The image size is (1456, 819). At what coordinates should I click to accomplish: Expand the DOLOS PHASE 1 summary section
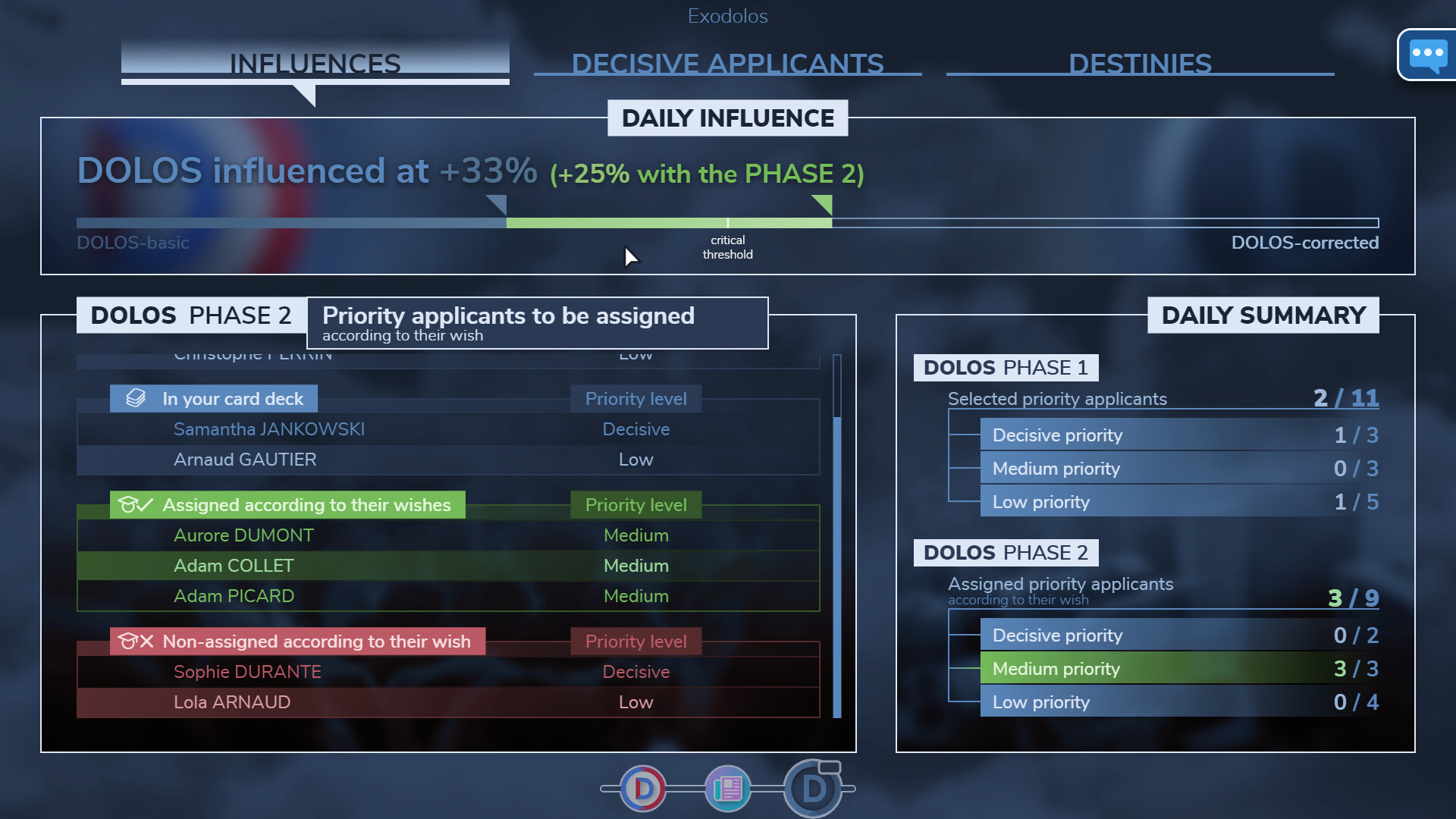(1006, 367)
